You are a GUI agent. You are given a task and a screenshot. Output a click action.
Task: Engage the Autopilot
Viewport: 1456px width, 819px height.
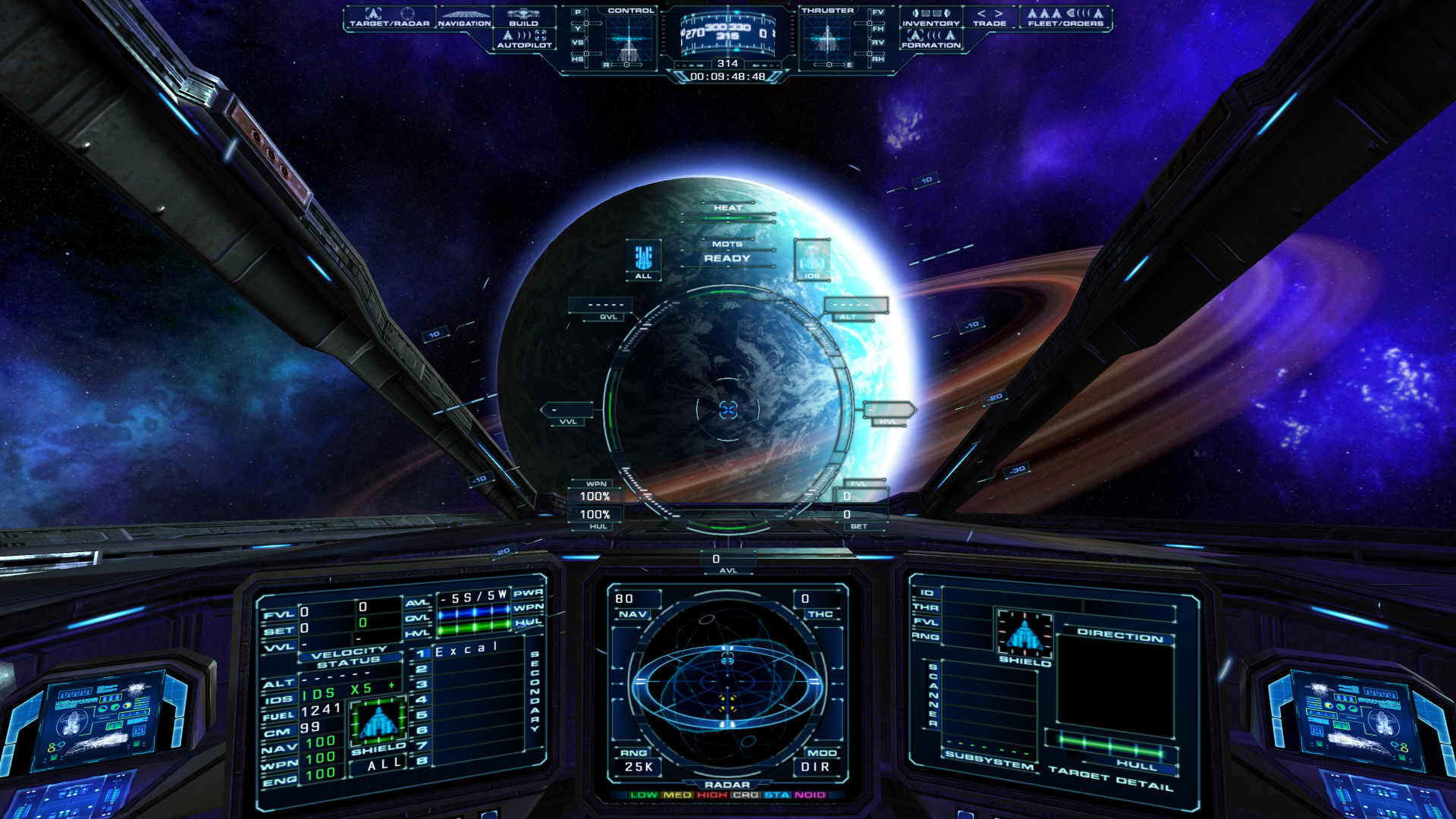(x=524, y=39)
